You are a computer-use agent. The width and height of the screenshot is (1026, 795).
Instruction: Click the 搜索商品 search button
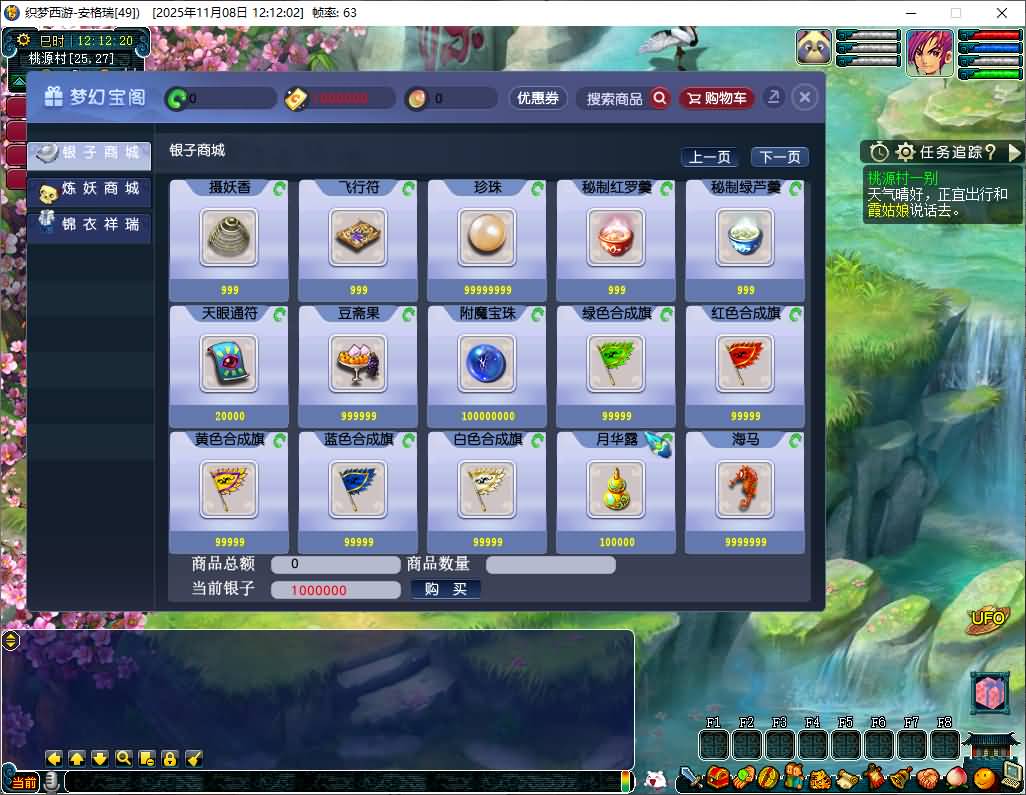tap(627, 98)
